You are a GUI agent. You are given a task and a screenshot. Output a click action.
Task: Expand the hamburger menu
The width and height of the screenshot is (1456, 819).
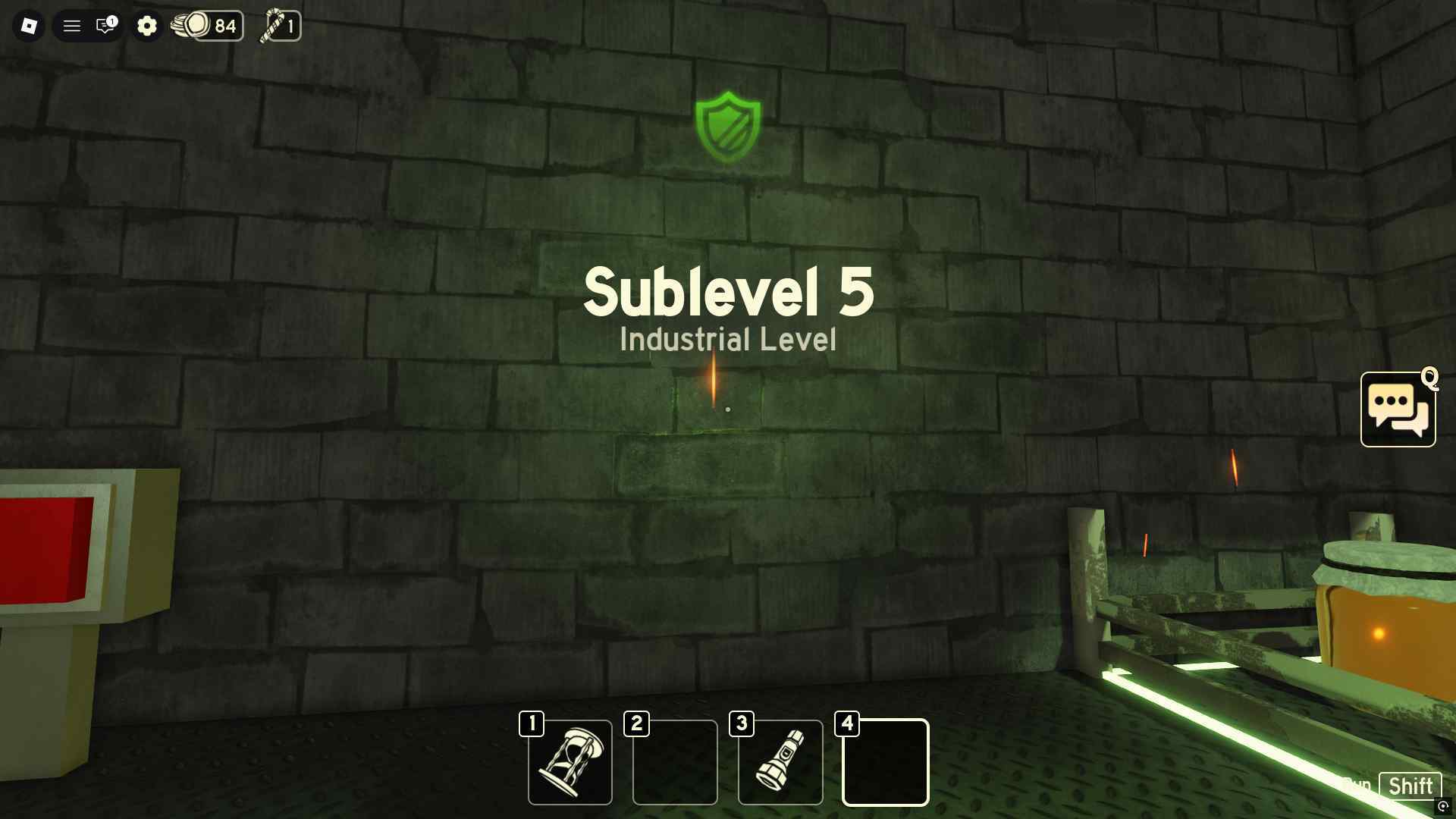pos(72,25)
